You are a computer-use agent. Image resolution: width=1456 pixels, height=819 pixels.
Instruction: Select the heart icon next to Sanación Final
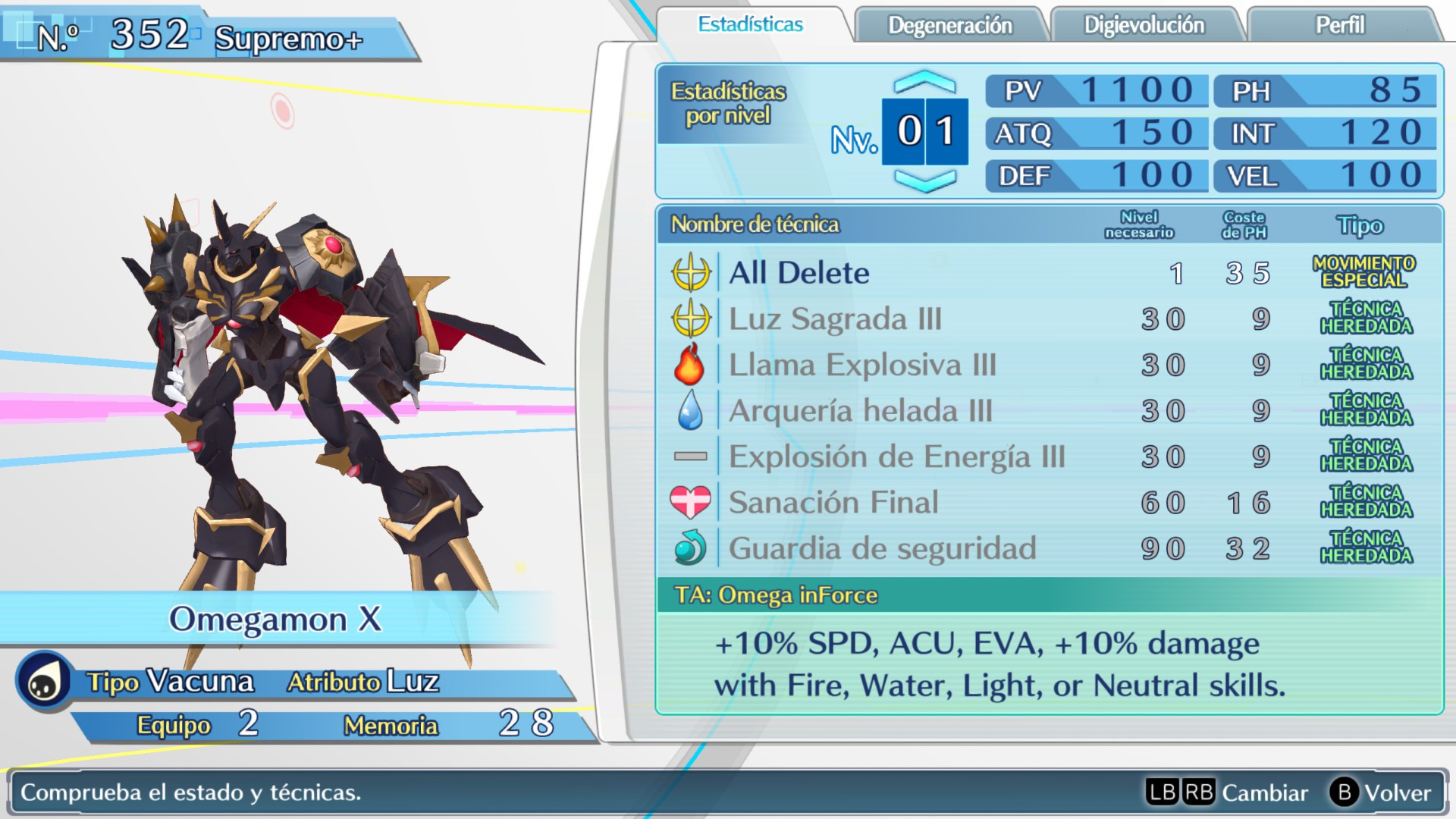[692, 501]
